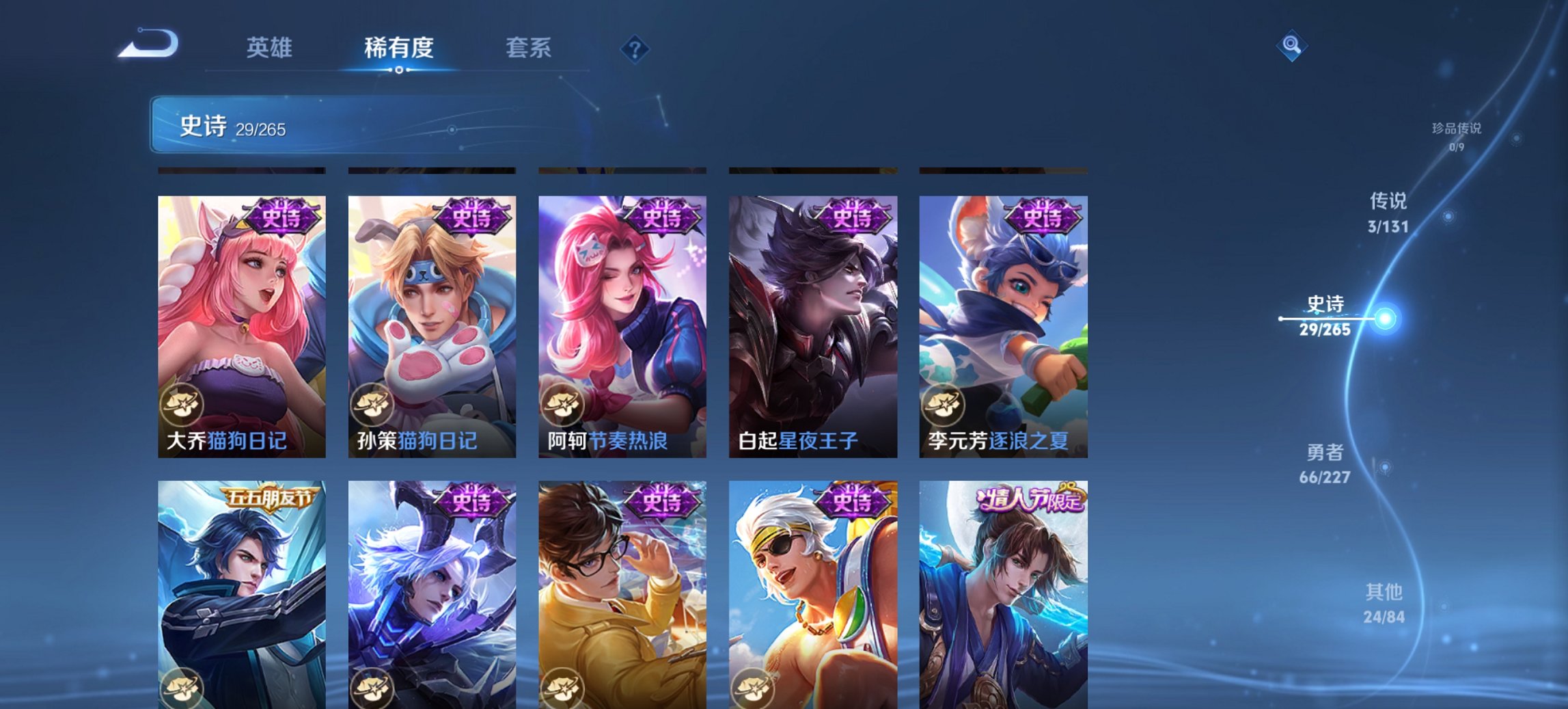Click the question mark help icon
The height and width of the screenshot is (709, 1568).
coord(635,48)
